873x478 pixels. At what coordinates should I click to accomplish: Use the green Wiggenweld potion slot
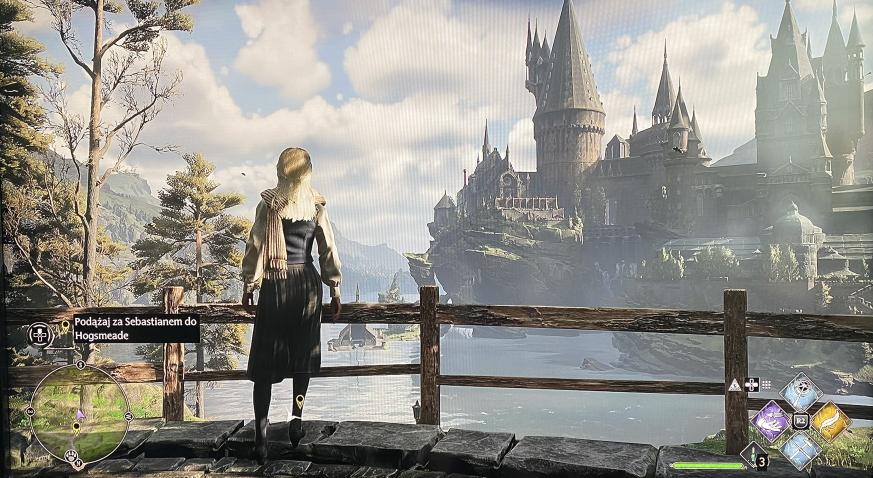tap(752, 457)
